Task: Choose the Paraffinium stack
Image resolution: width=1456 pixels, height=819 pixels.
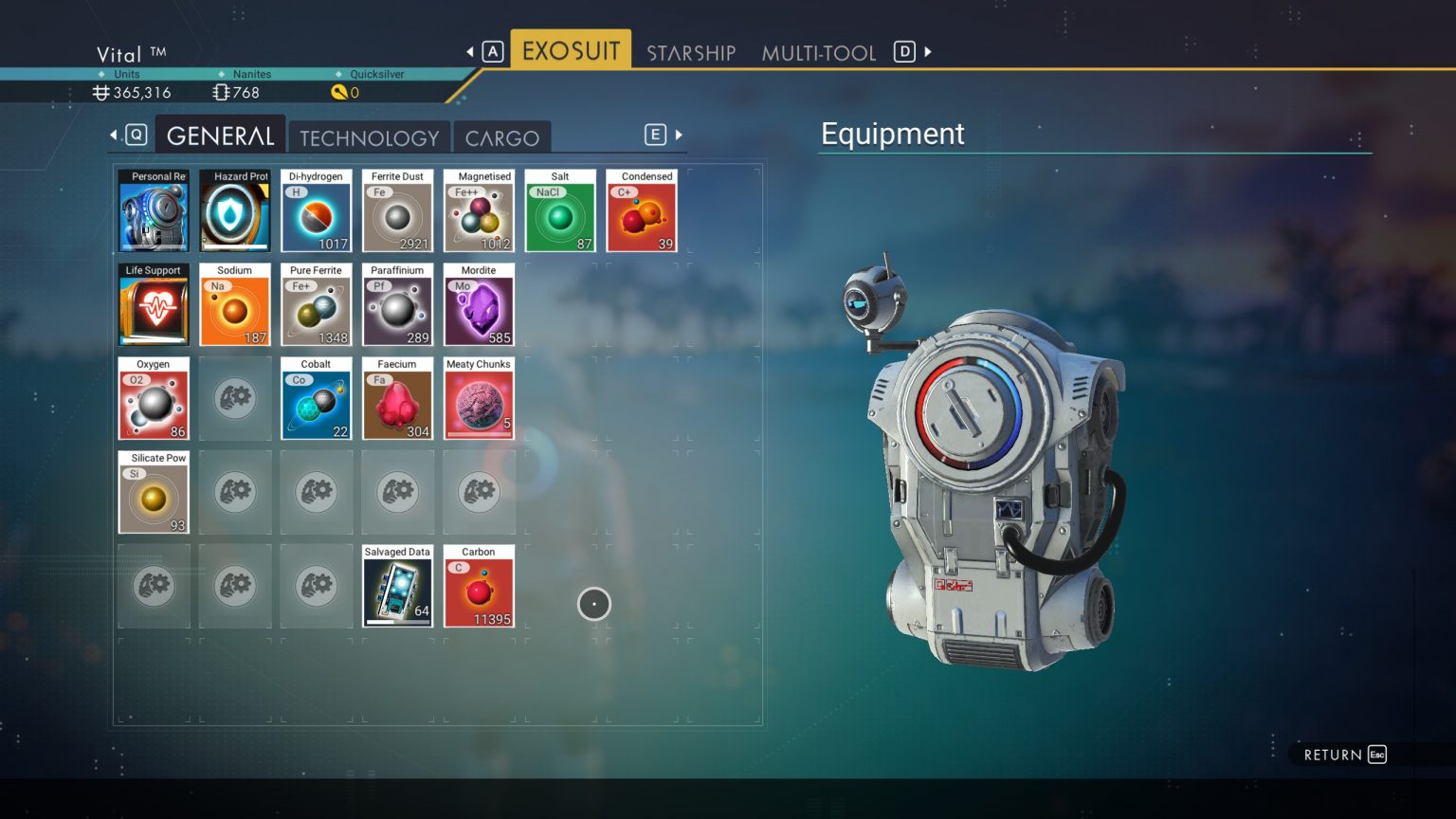Action: click(398, 305)
